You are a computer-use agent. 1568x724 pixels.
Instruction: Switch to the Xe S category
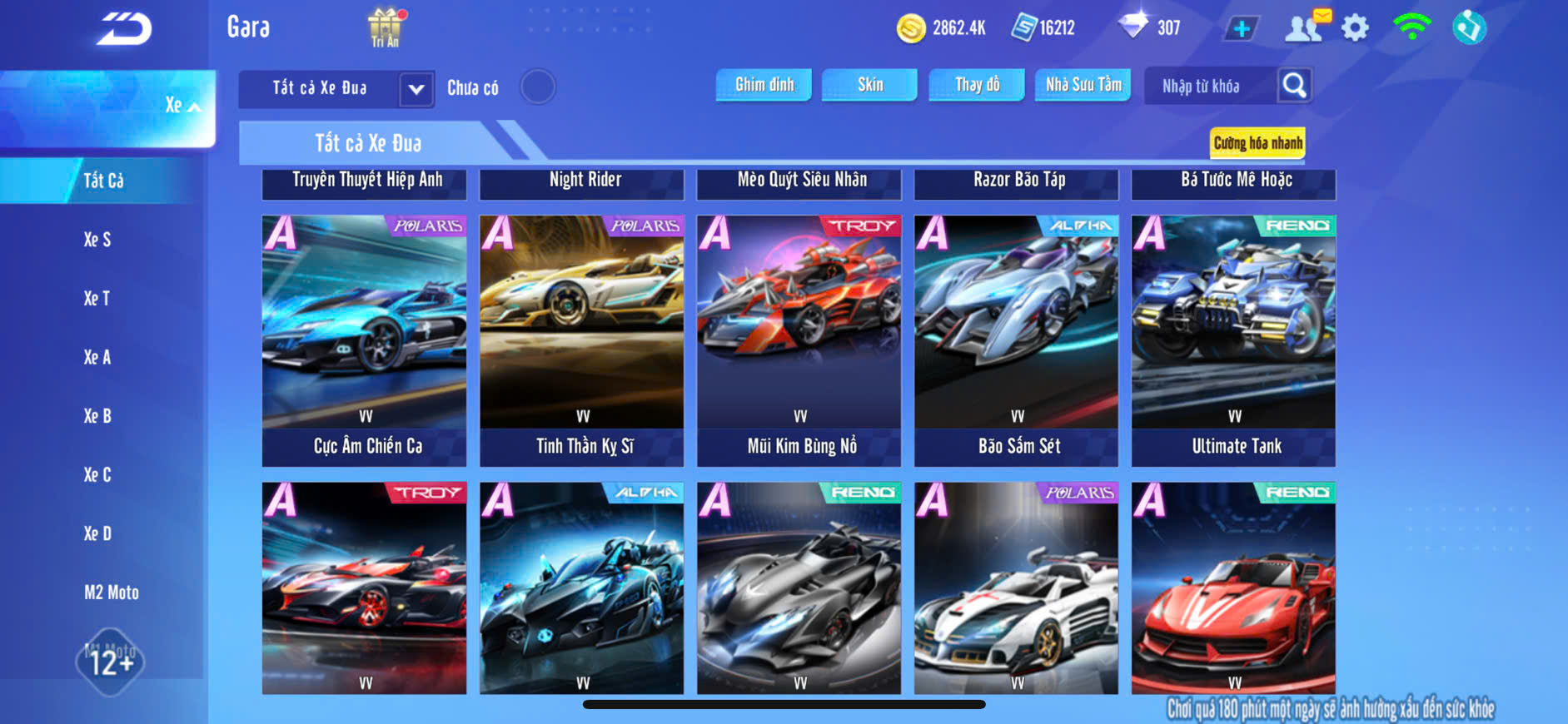pos(97,240)
